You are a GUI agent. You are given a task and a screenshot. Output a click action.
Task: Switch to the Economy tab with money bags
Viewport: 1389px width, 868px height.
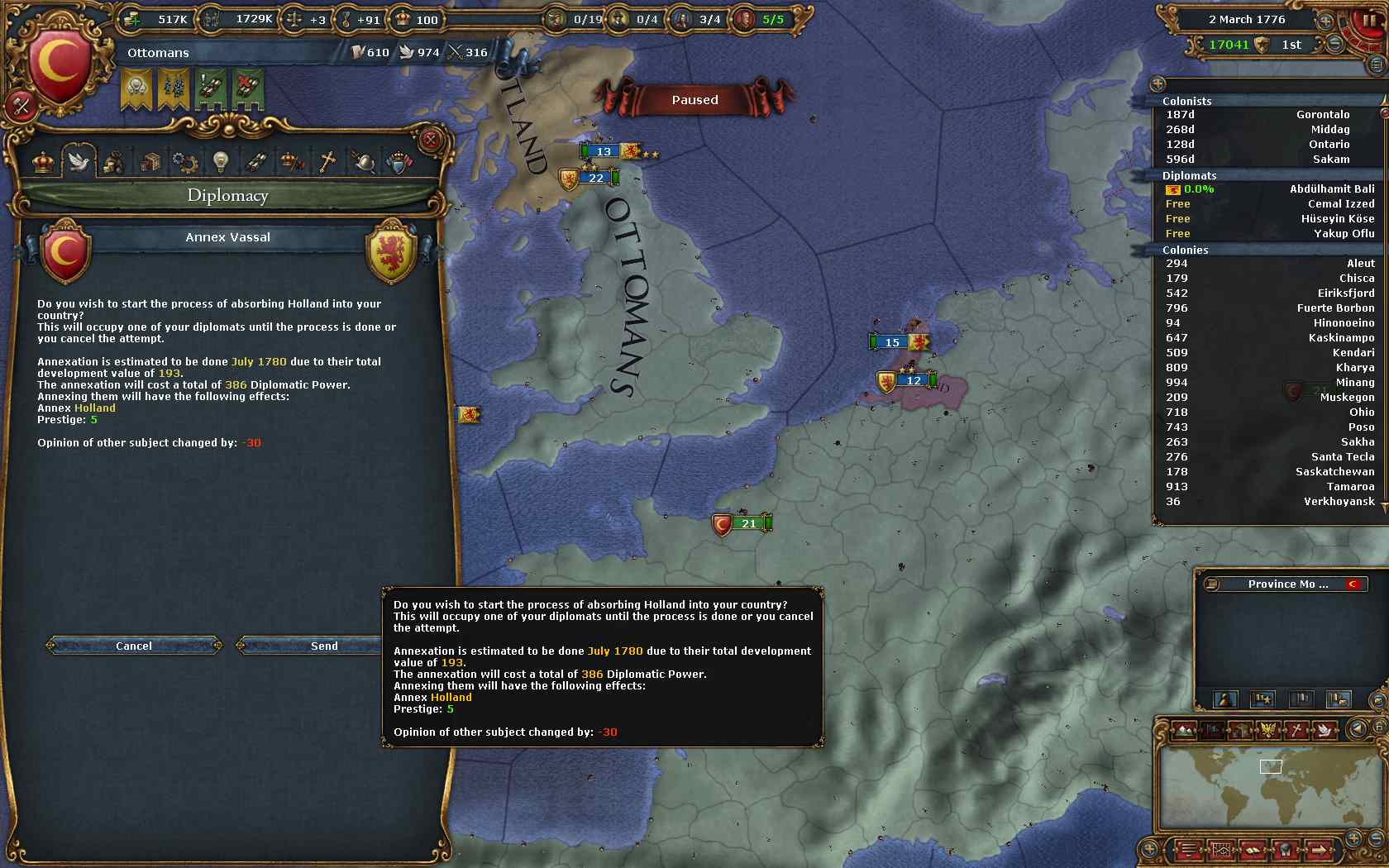113,162
